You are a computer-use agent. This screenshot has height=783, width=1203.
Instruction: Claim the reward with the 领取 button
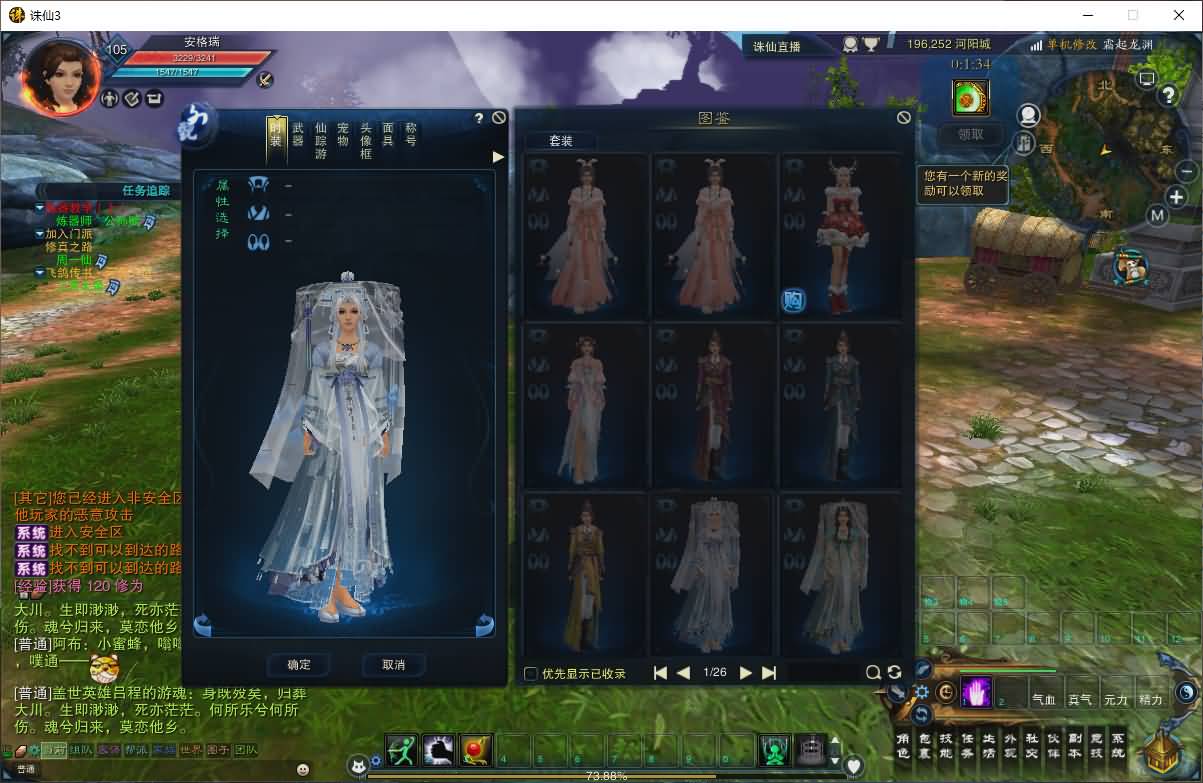point(970,134)
